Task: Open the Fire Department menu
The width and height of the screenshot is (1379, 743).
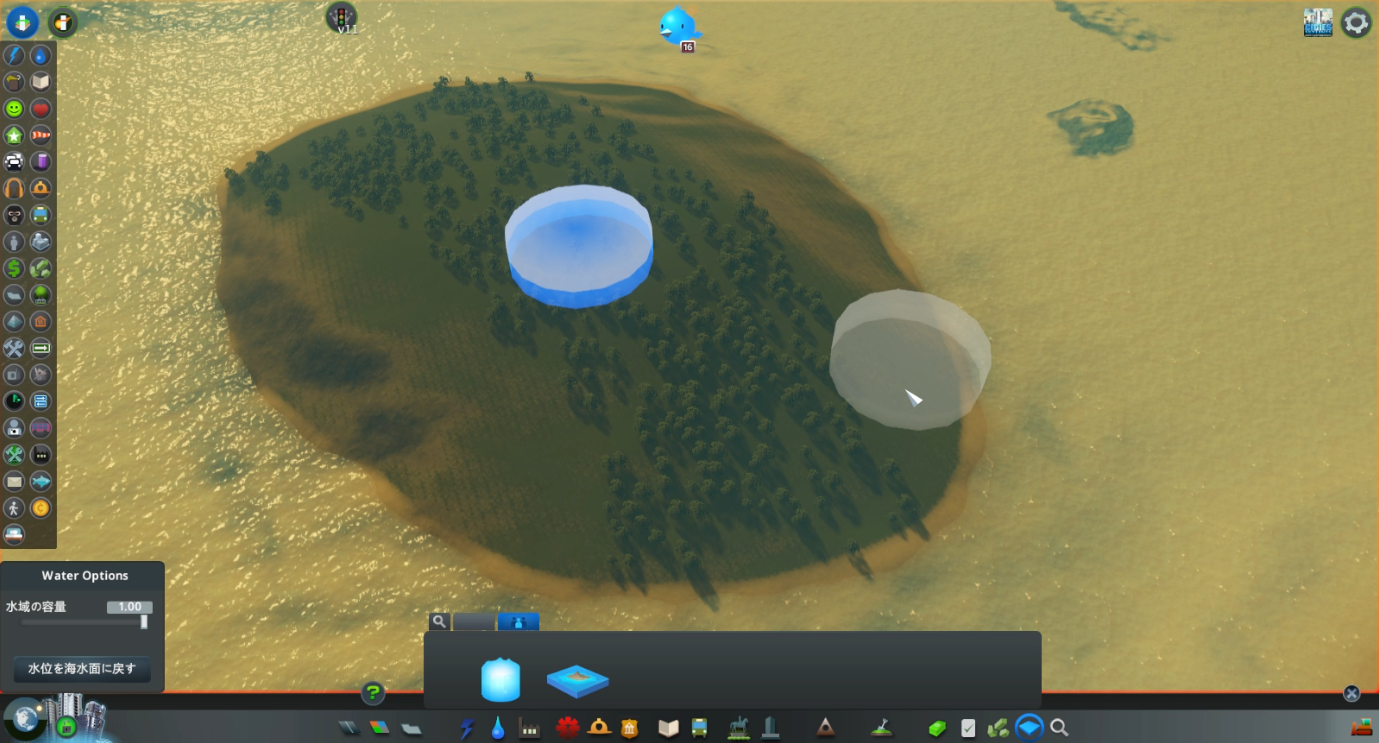Action: pos(597,727)
